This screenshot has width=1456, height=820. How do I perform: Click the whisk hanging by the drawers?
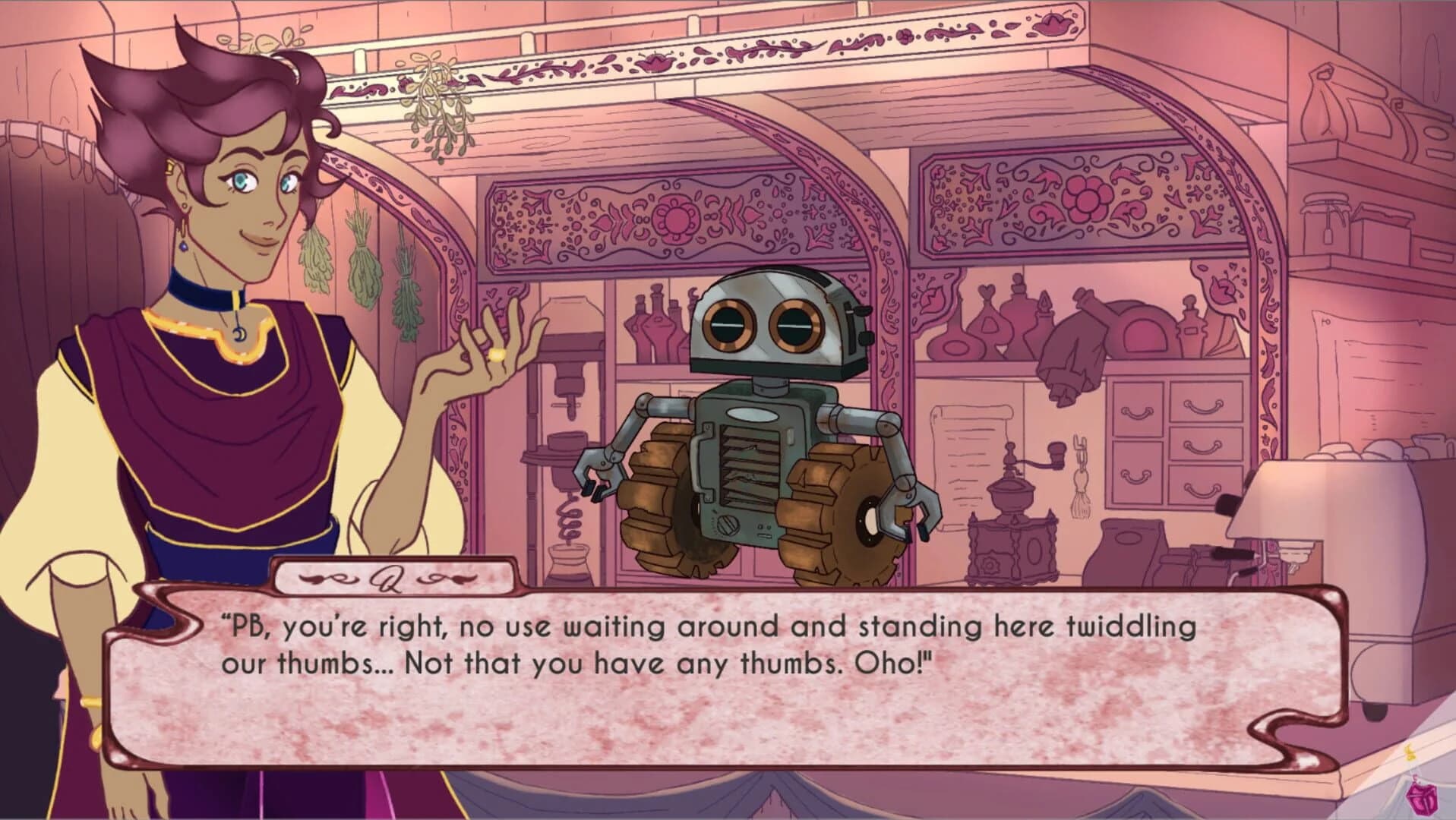1080,478
